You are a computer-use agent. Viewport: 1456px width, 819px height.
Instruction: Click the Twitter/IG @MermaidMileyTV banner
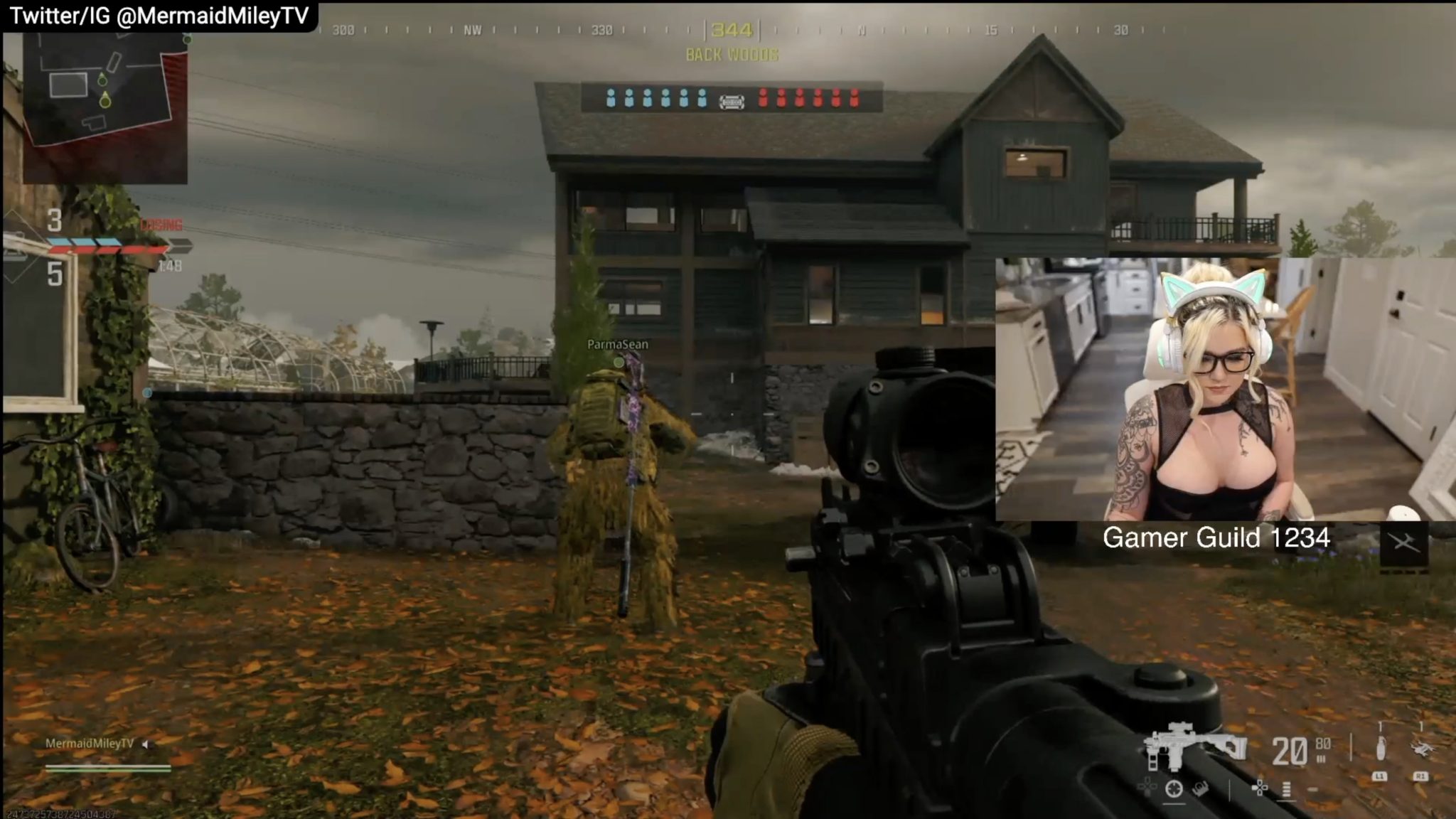159,16
